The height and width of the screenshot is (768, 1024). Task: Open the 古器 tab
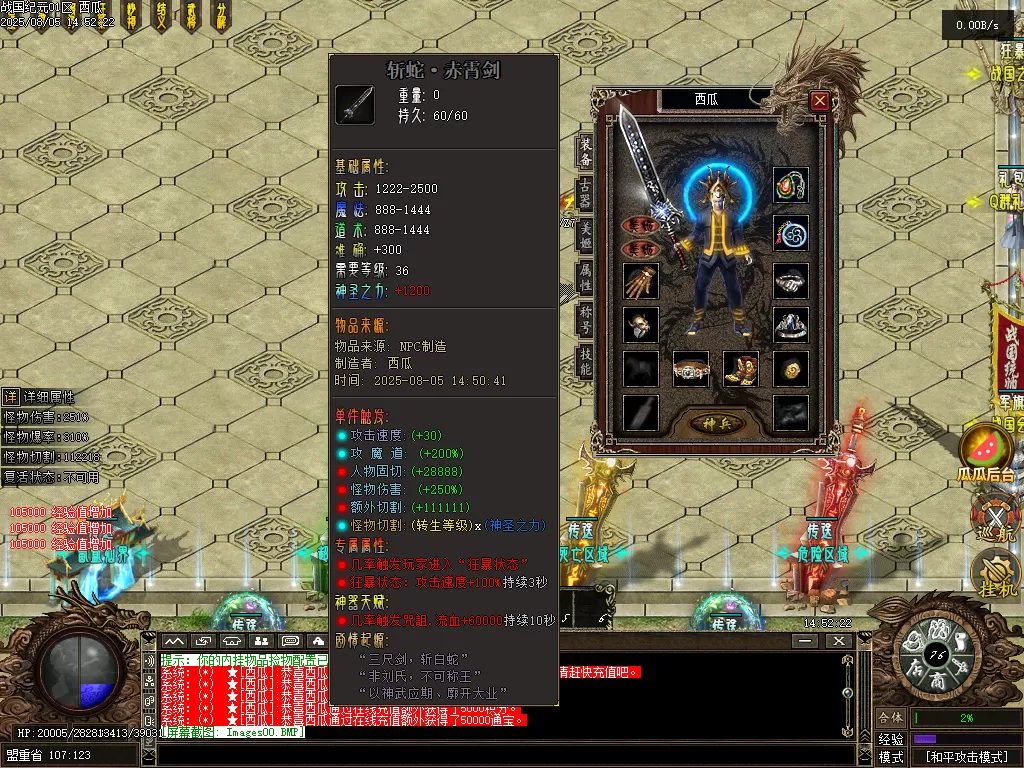[x=585, y=194]
